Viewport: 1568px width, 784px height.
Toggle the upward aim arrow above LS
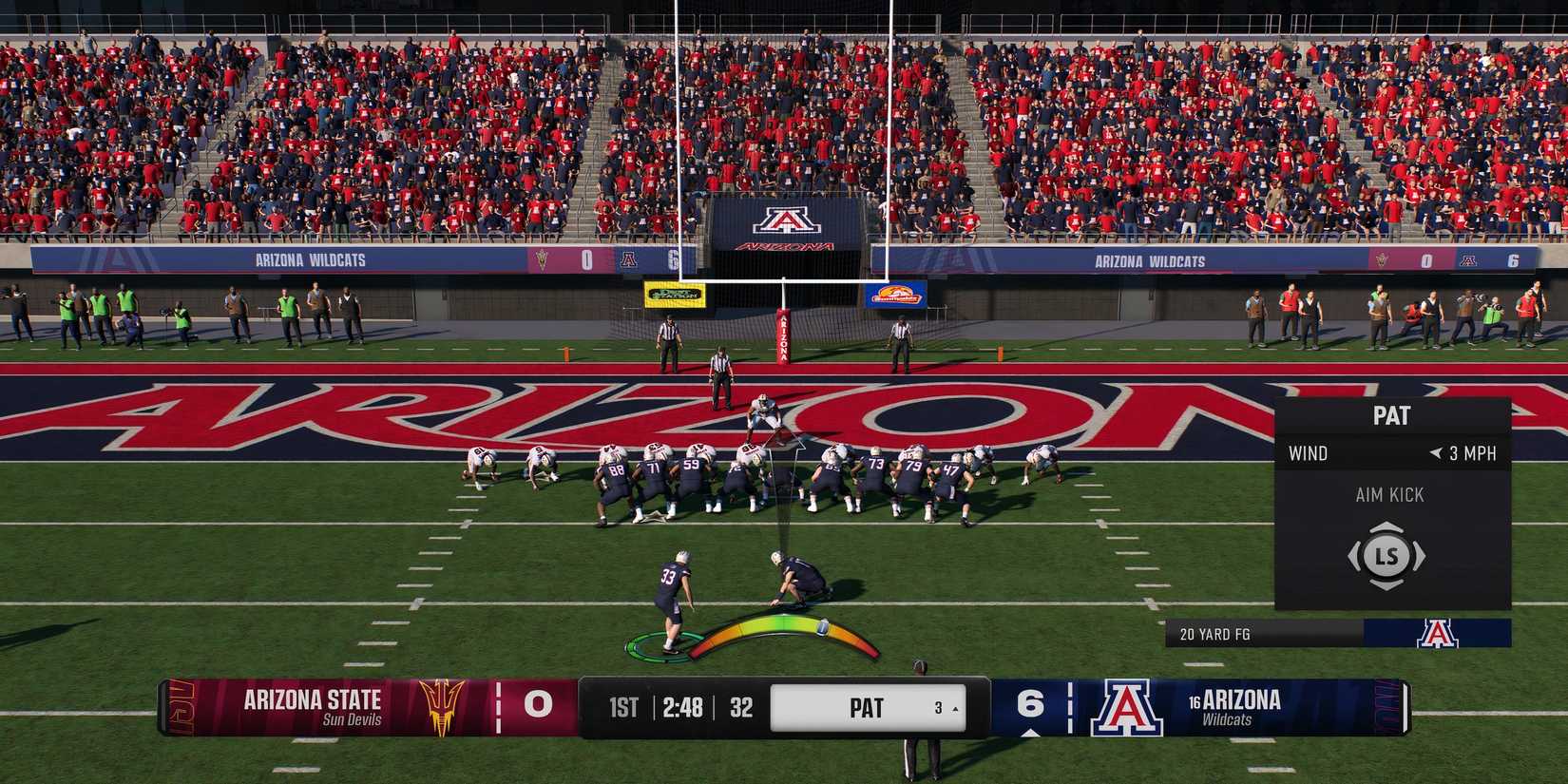tap(1386, 527)
